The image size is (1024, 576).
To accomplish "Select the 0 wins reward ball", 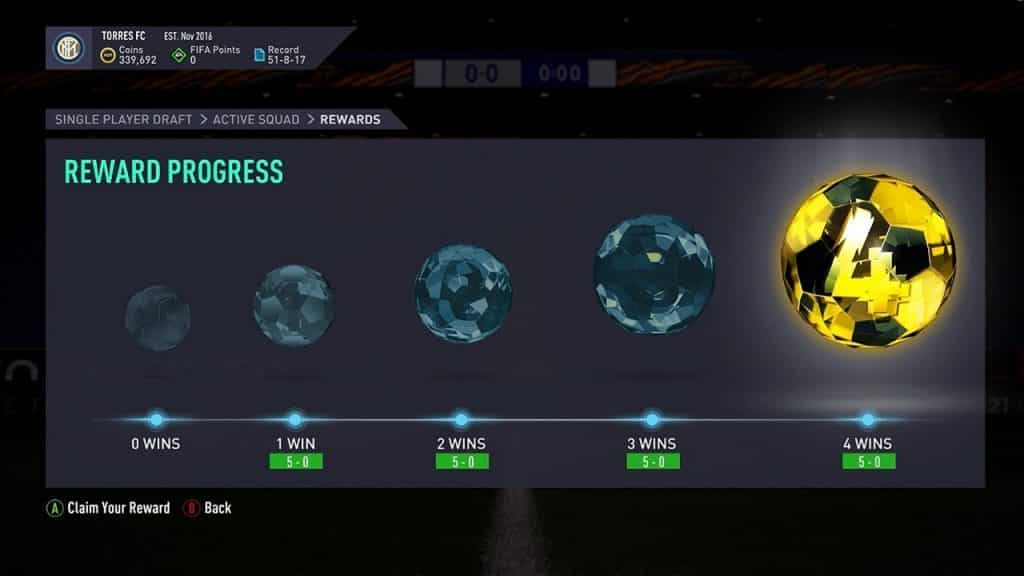I will [x=157, y=318].
